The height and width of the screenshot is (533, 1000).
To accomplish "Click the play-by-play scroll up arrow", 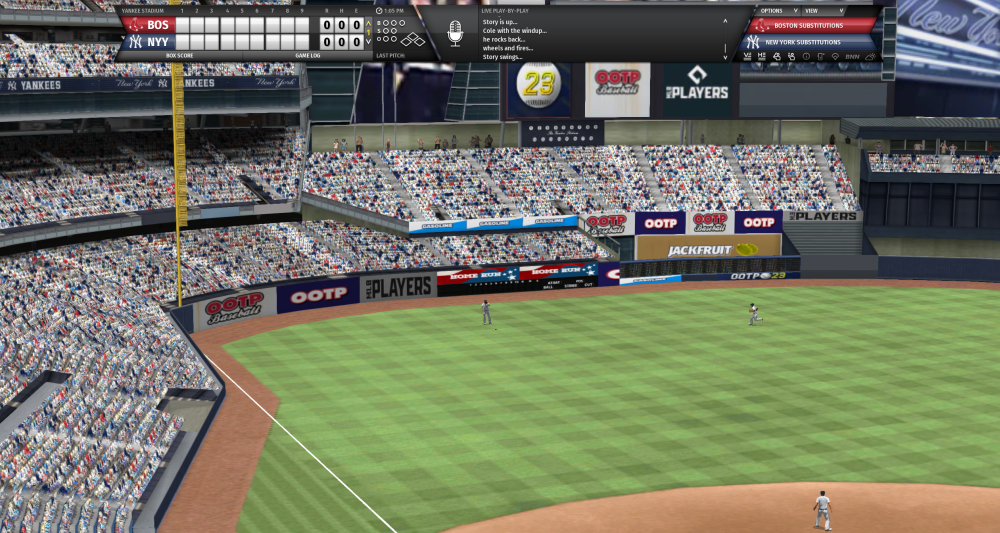I will coord(726,20).
